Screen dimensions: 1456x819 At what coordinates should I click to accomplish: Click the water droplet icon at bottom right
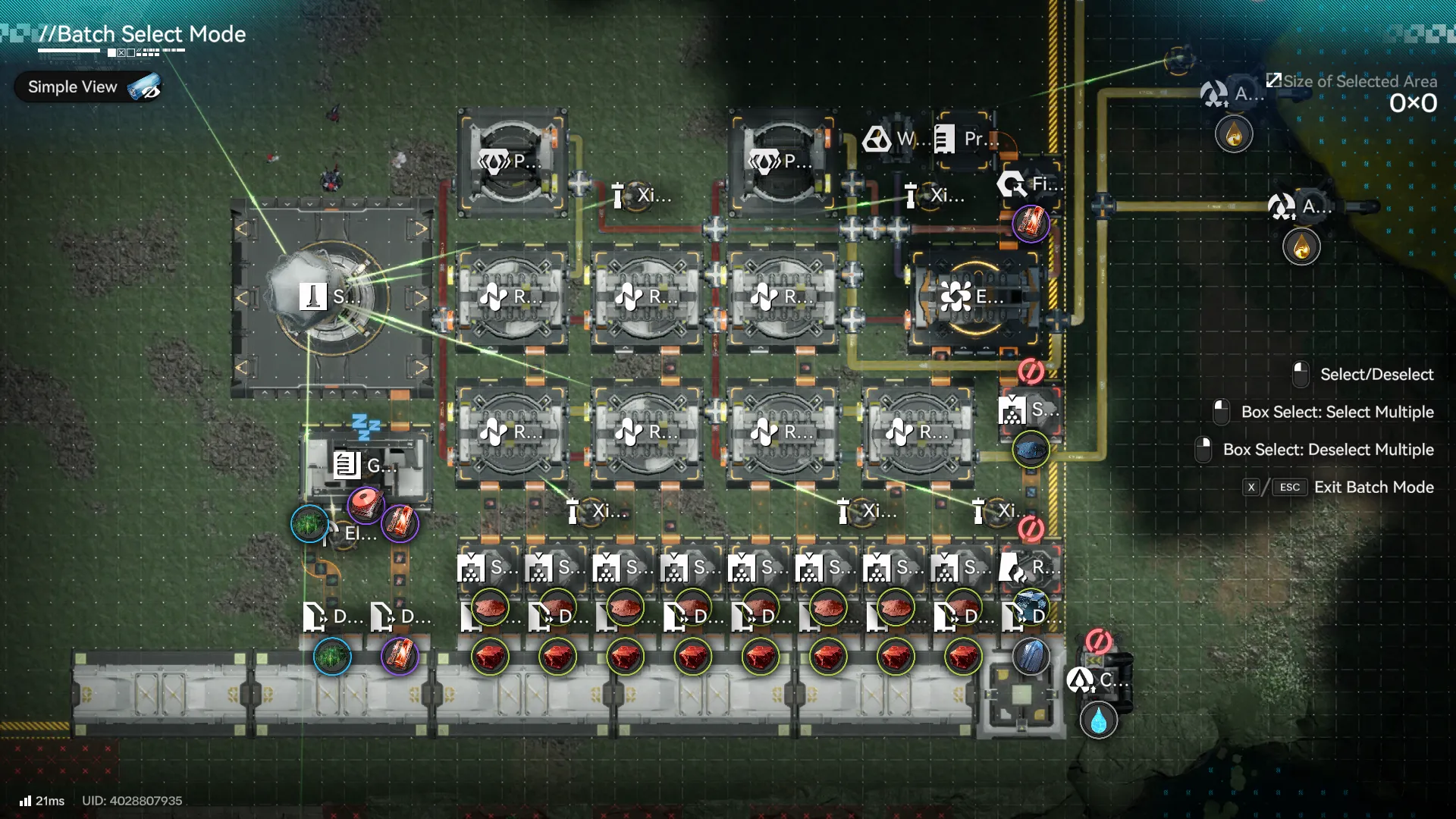click(1097, 721)
